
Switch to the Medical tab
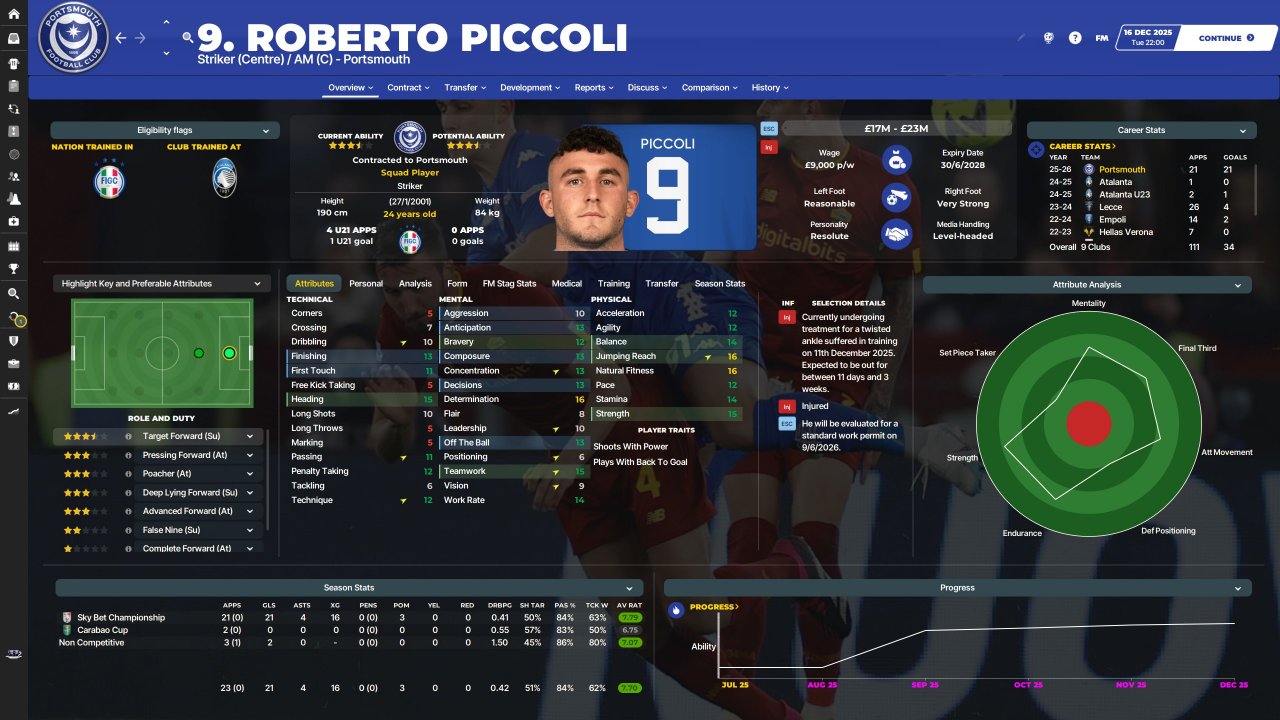click(x=567, y=284)
